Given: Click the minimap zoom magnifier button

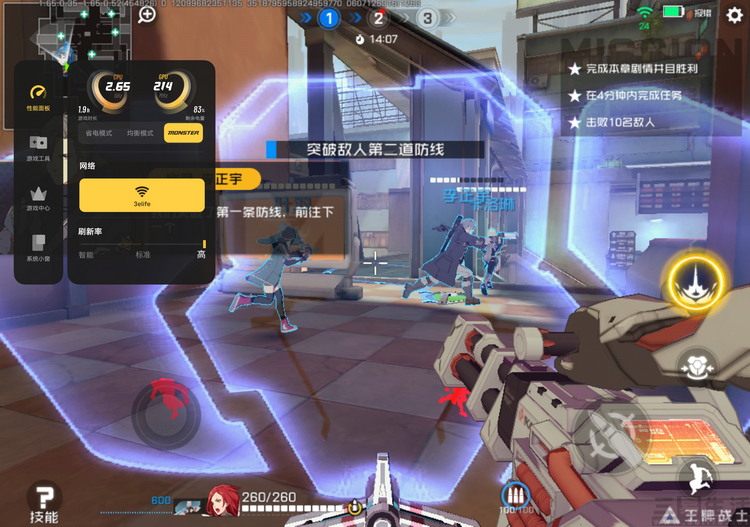Looking at the screenshot, I should coord(147,14).
